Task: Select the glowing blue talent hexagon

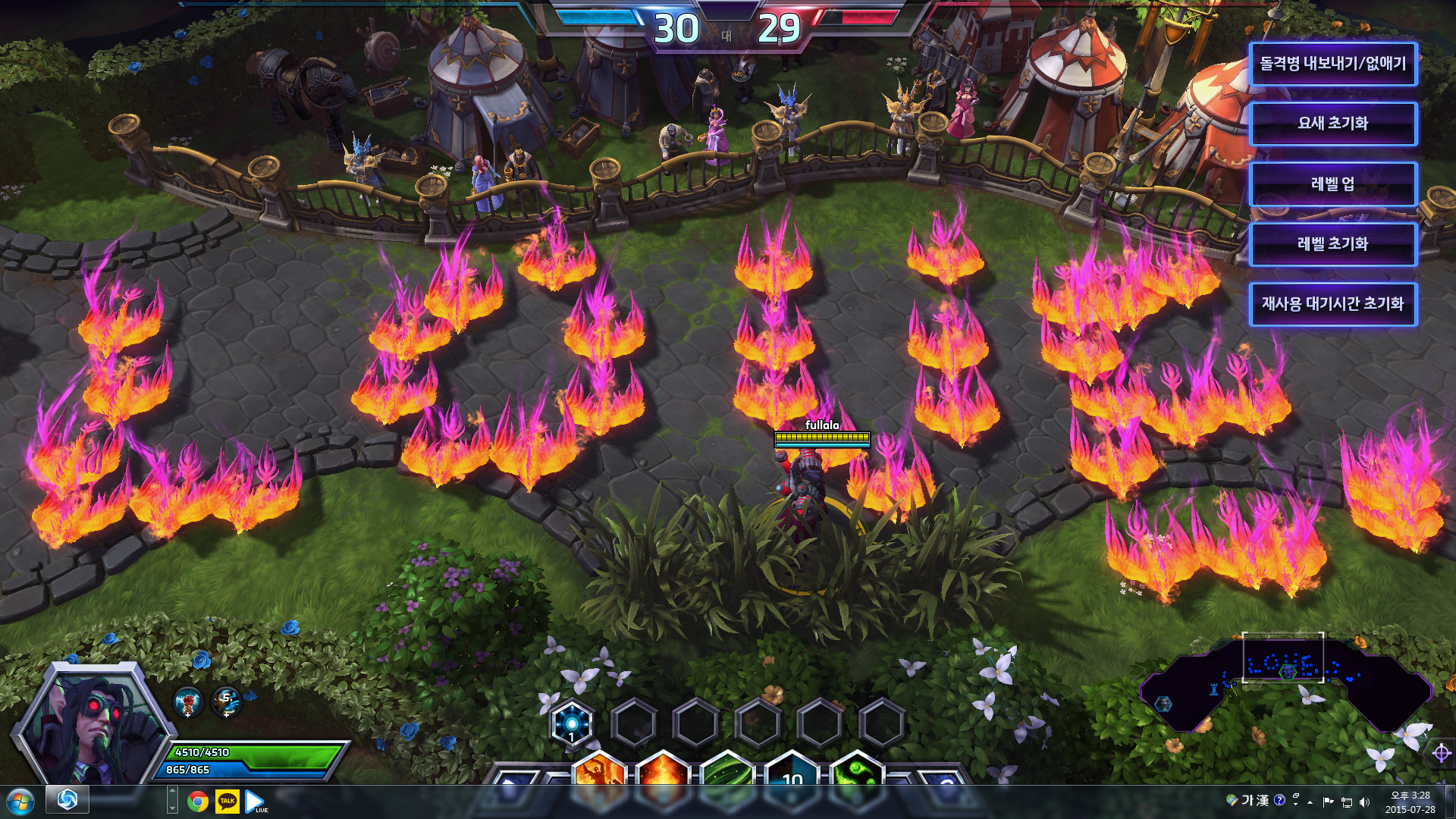Action: coord(572,723)
